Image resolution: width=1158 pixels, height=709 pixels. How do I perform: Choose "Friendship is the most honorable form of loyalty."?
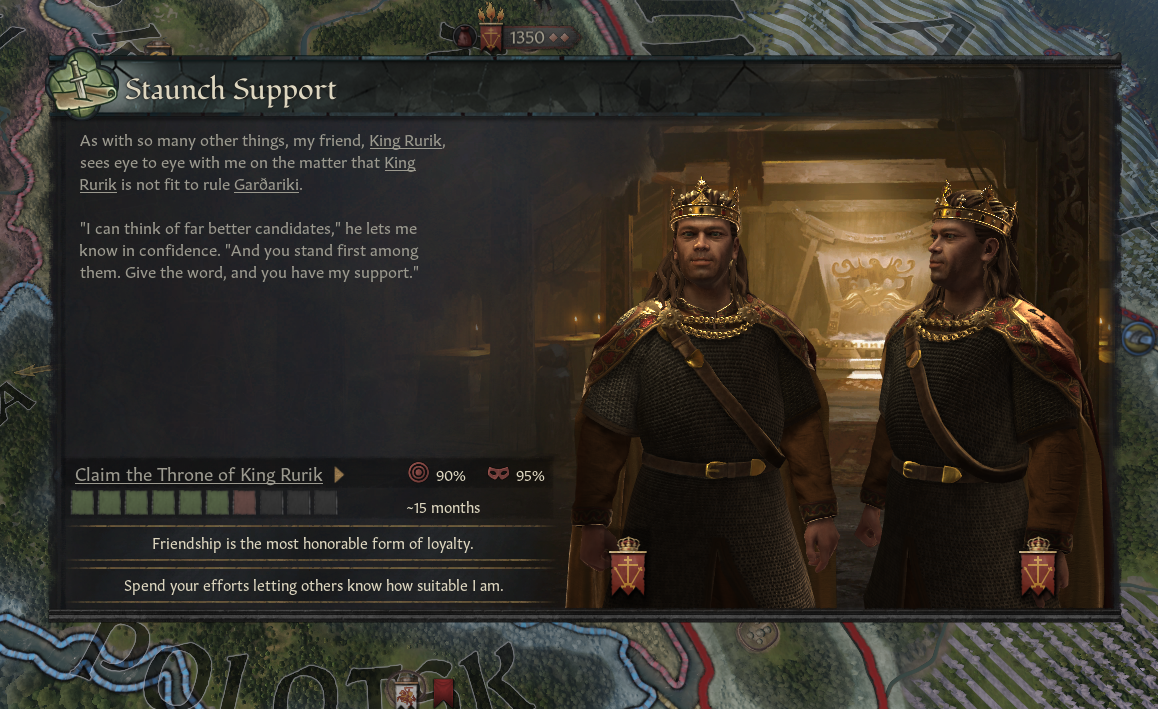click(x=312, y=544)
